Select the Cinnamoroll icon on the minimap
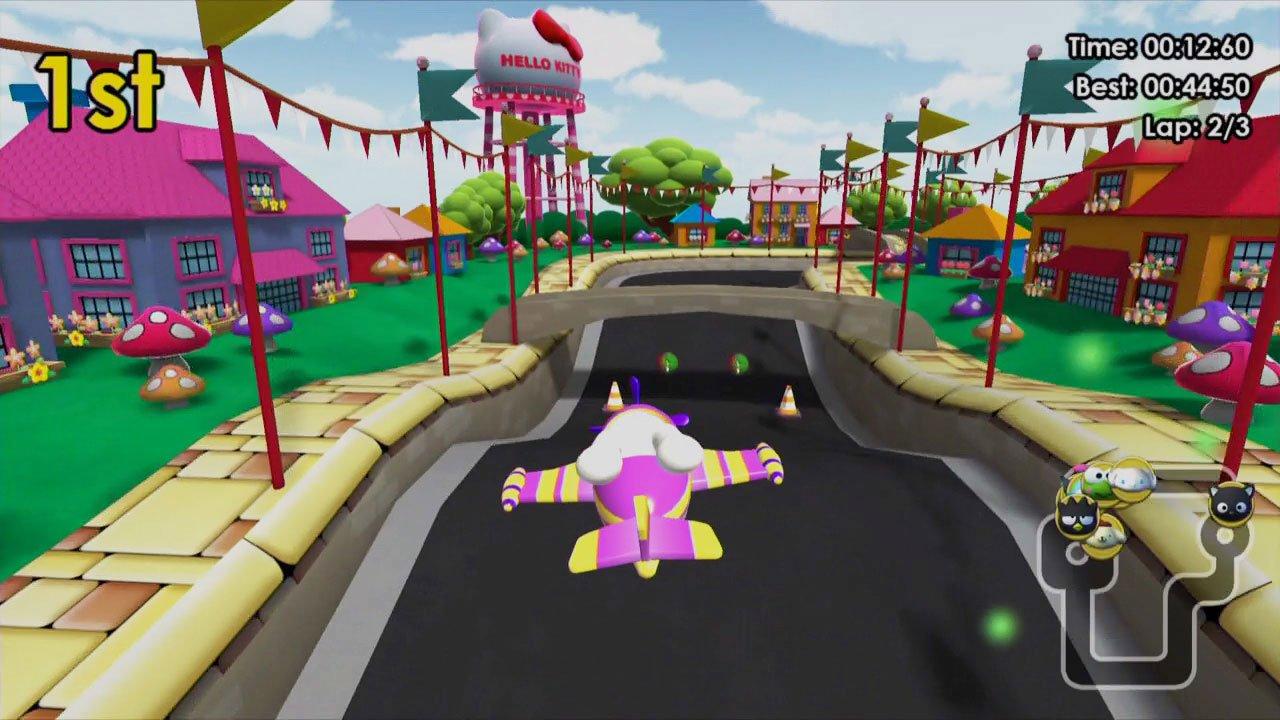The image size is (1280, 720). [1131, 477]
